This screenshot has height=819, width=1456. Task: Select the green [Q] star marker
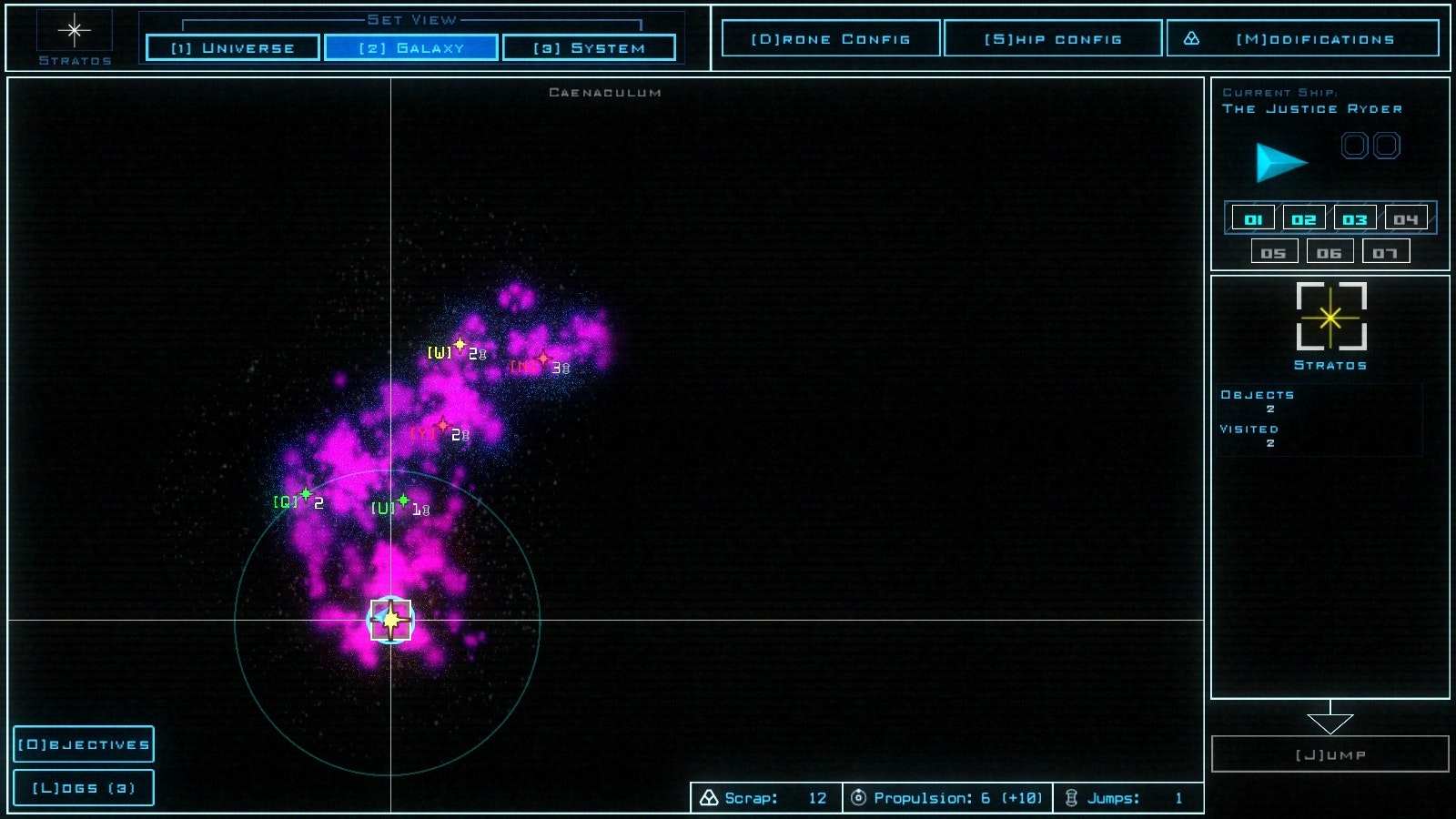(x=306, y=494)
